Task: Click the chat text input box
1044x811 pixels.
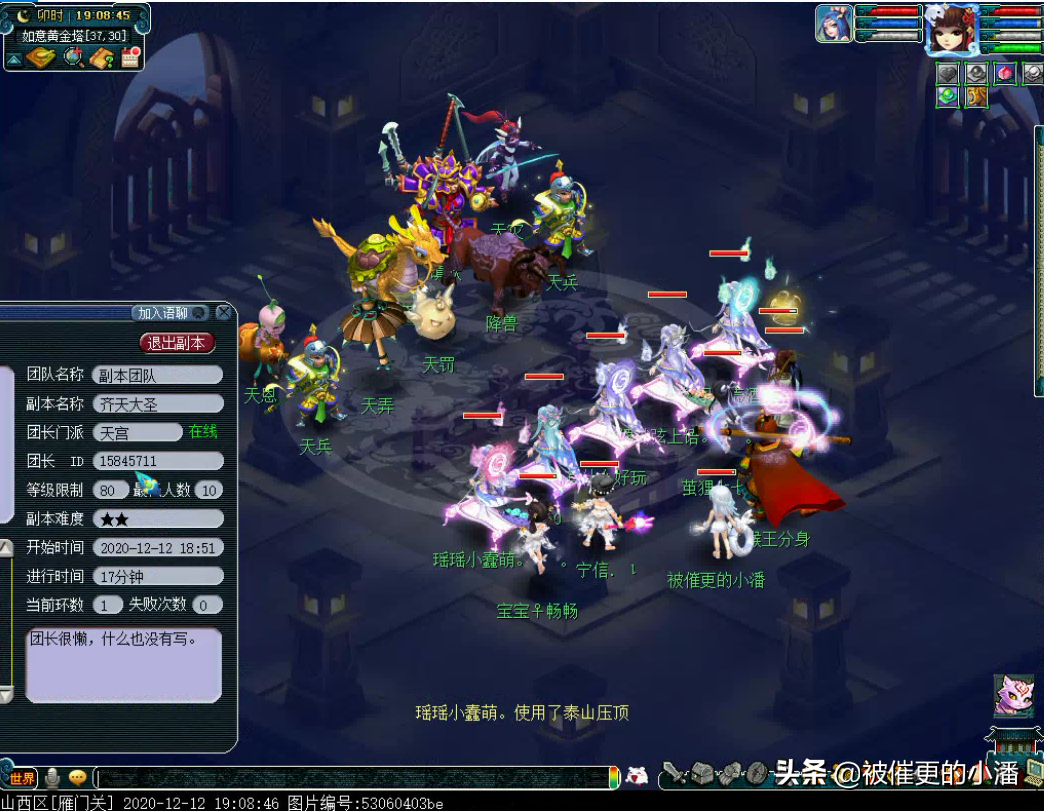Action: (x=350, y=778)
